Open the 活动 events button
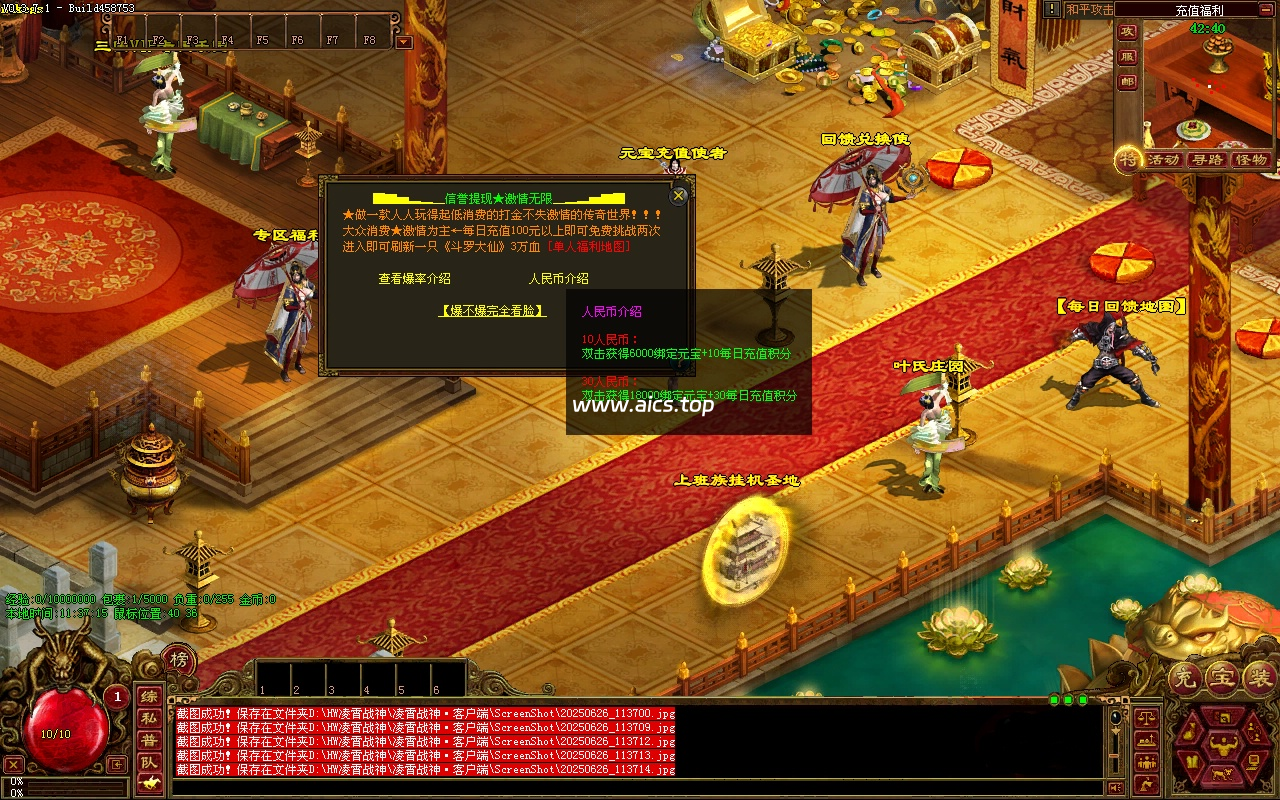The height and width of the screenshot is (800, 1280). click(1162, 160)
